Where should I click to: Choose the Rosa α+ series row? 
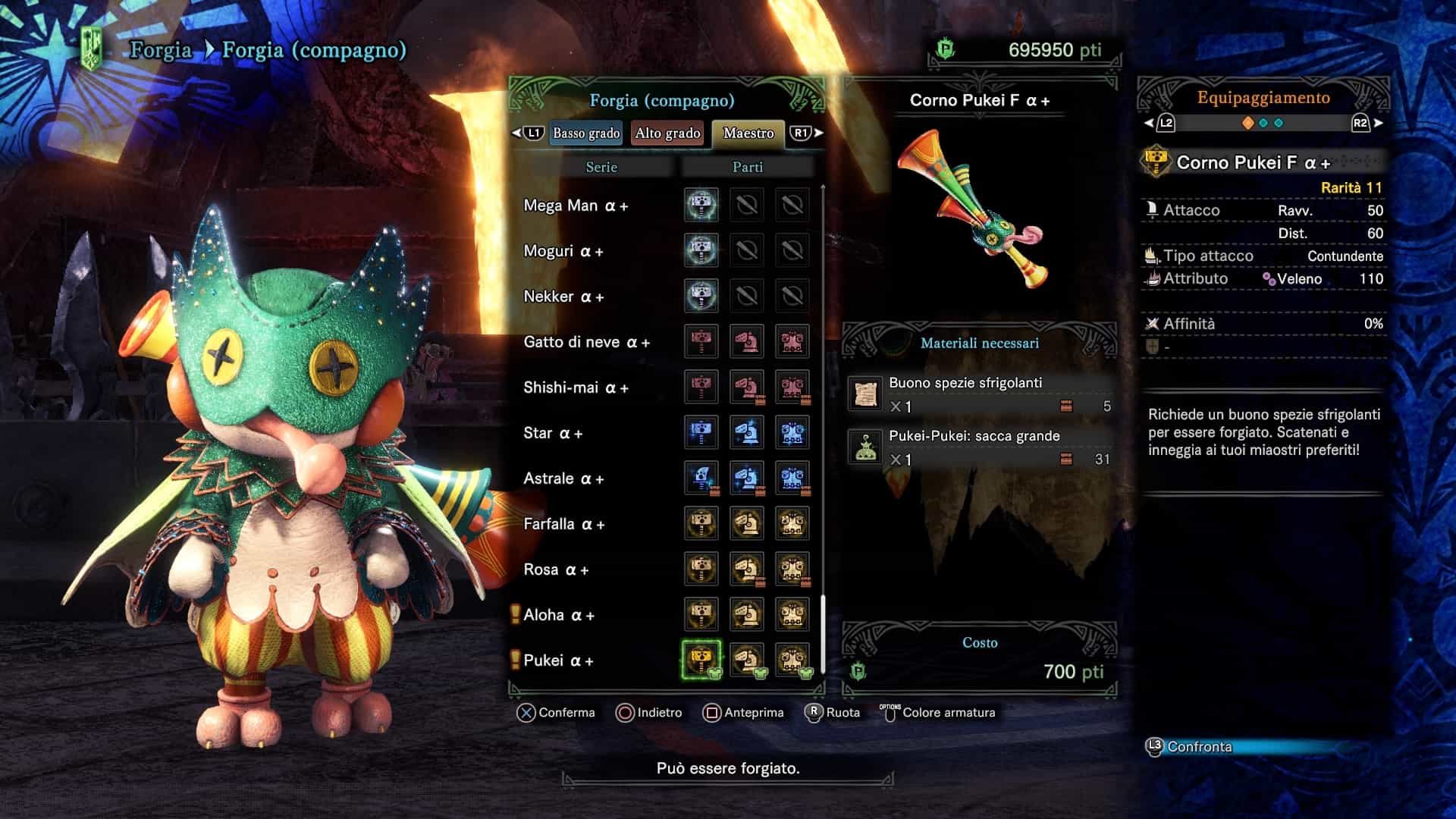(x=556, y=570)
